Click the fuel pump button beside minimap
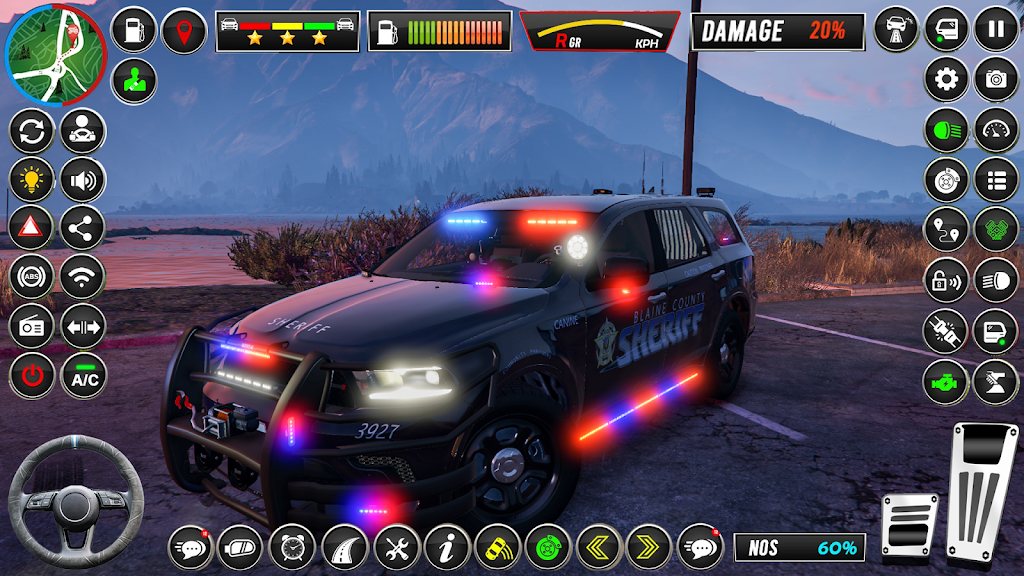The height and width of the screenshot is (576, 1024). (133, 30)
